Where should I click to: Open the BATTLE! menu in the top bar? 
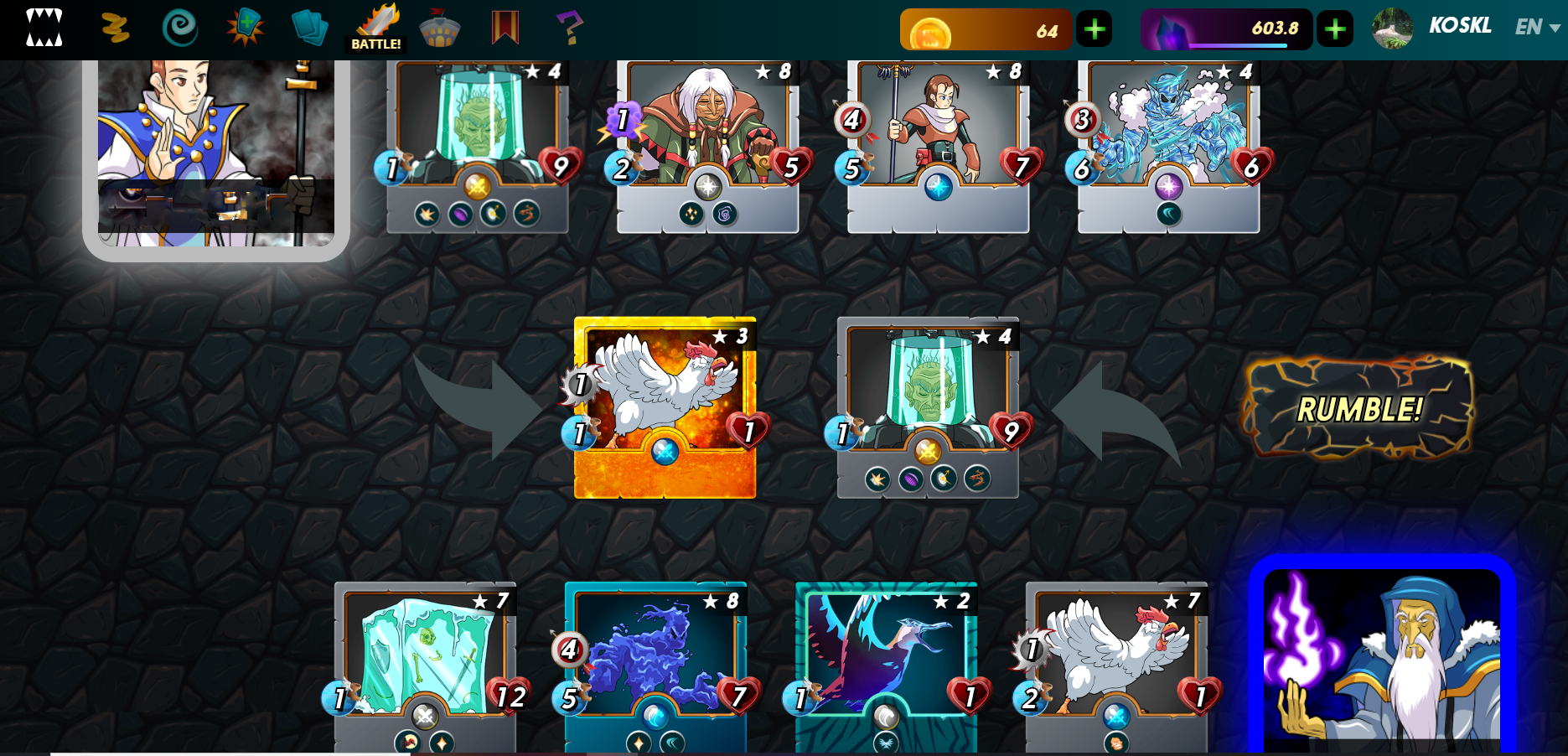376,28
